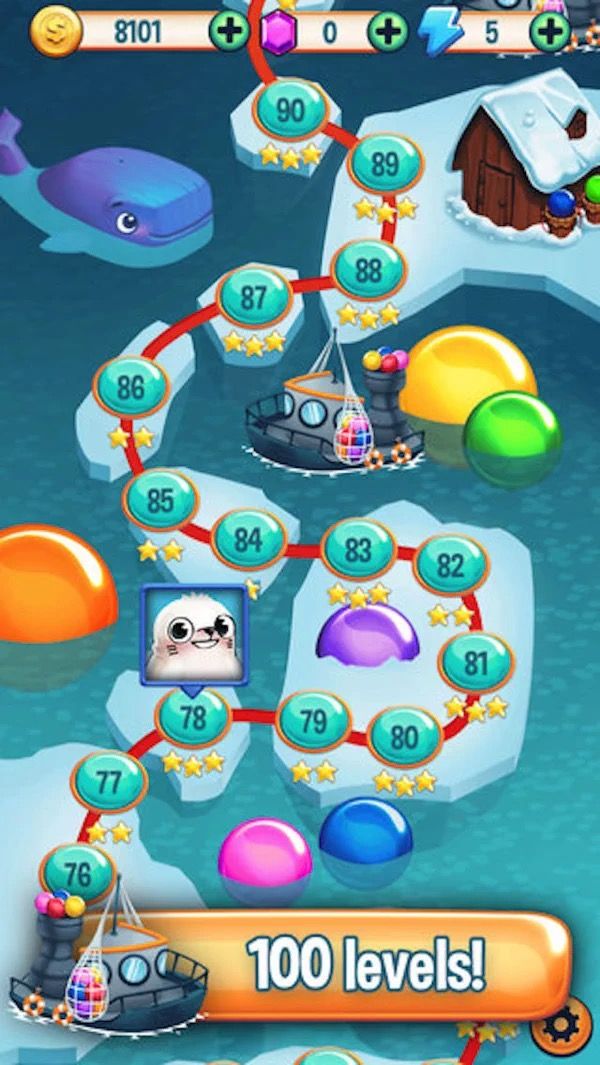Start level 84
Screen dimensions: 600x1065
click(248, 541)
